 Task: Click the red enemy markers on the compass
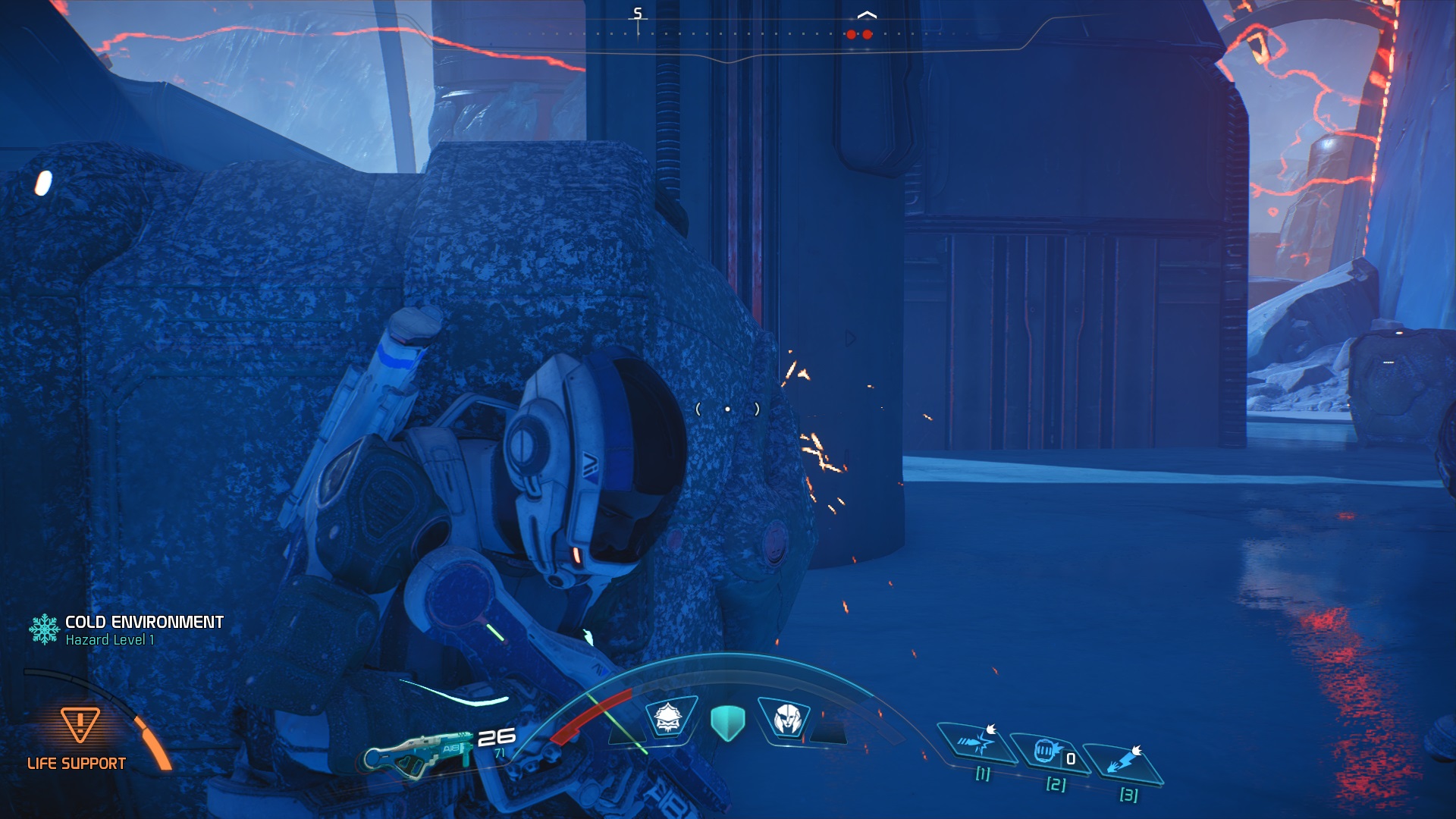pyautogui.click(x=859, y=34)
